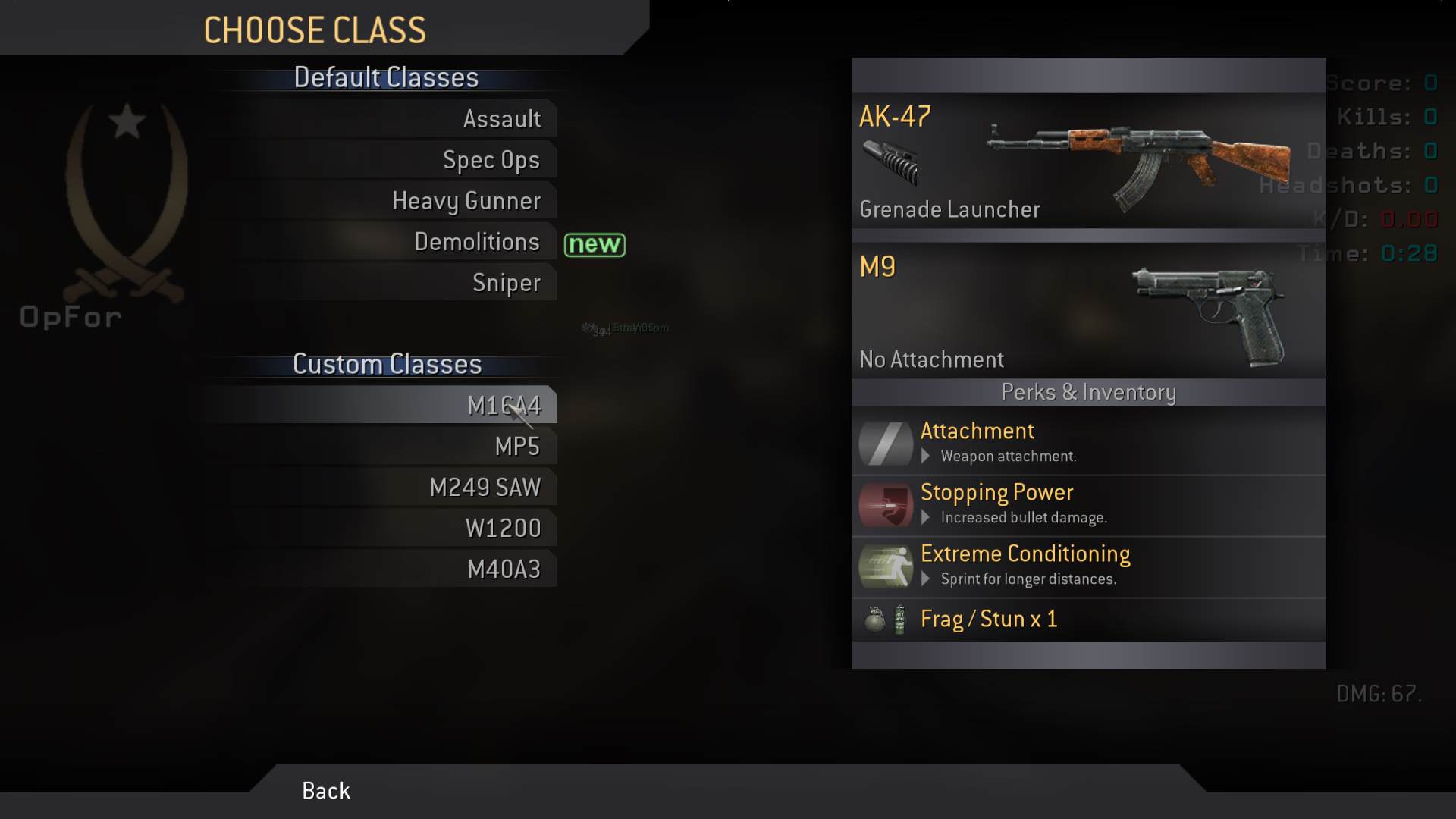1456x819 pixels.
Task: Select the Assault default class
Action: point(501,119)
